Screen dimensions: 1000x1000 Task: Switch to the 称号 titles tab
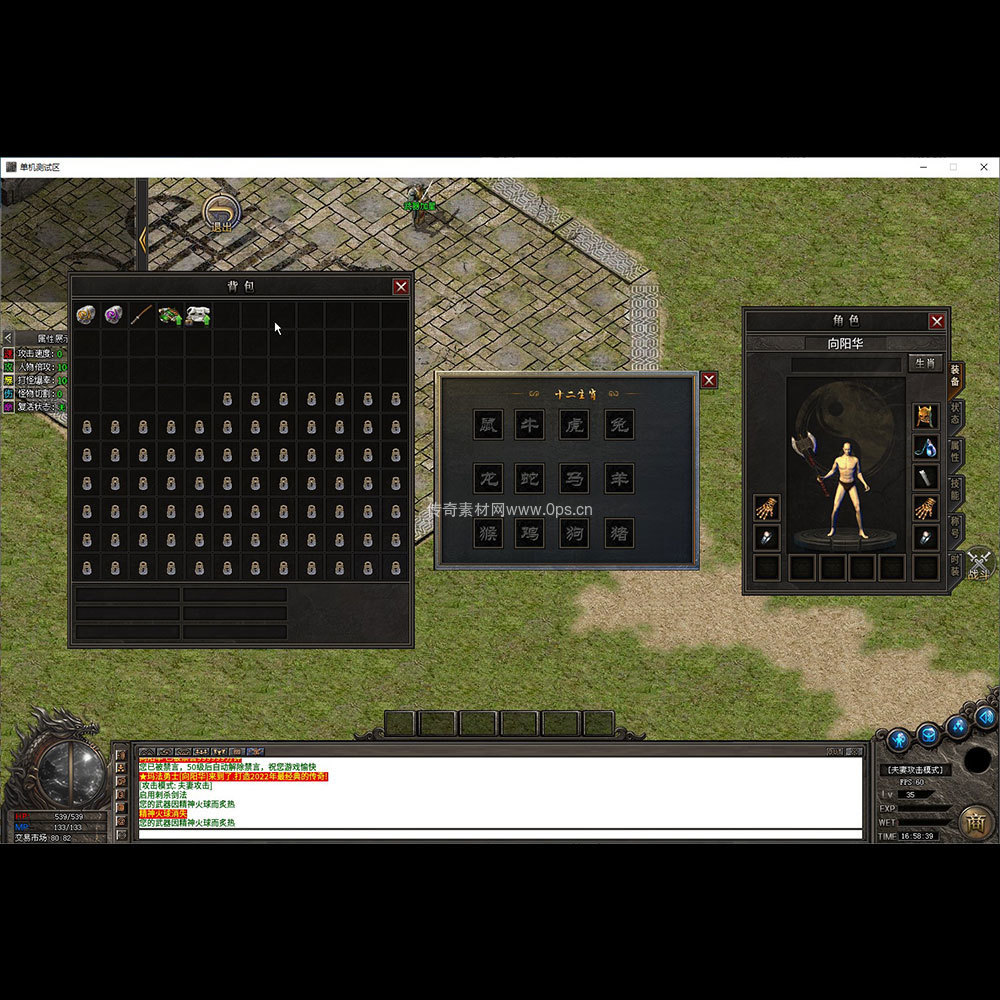pos(955,527)
